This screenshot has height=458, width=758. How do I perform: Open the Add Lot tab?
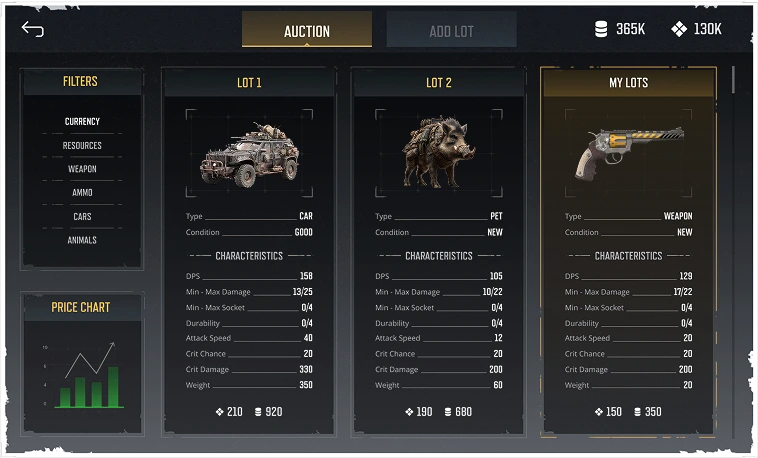pos(451,30)
